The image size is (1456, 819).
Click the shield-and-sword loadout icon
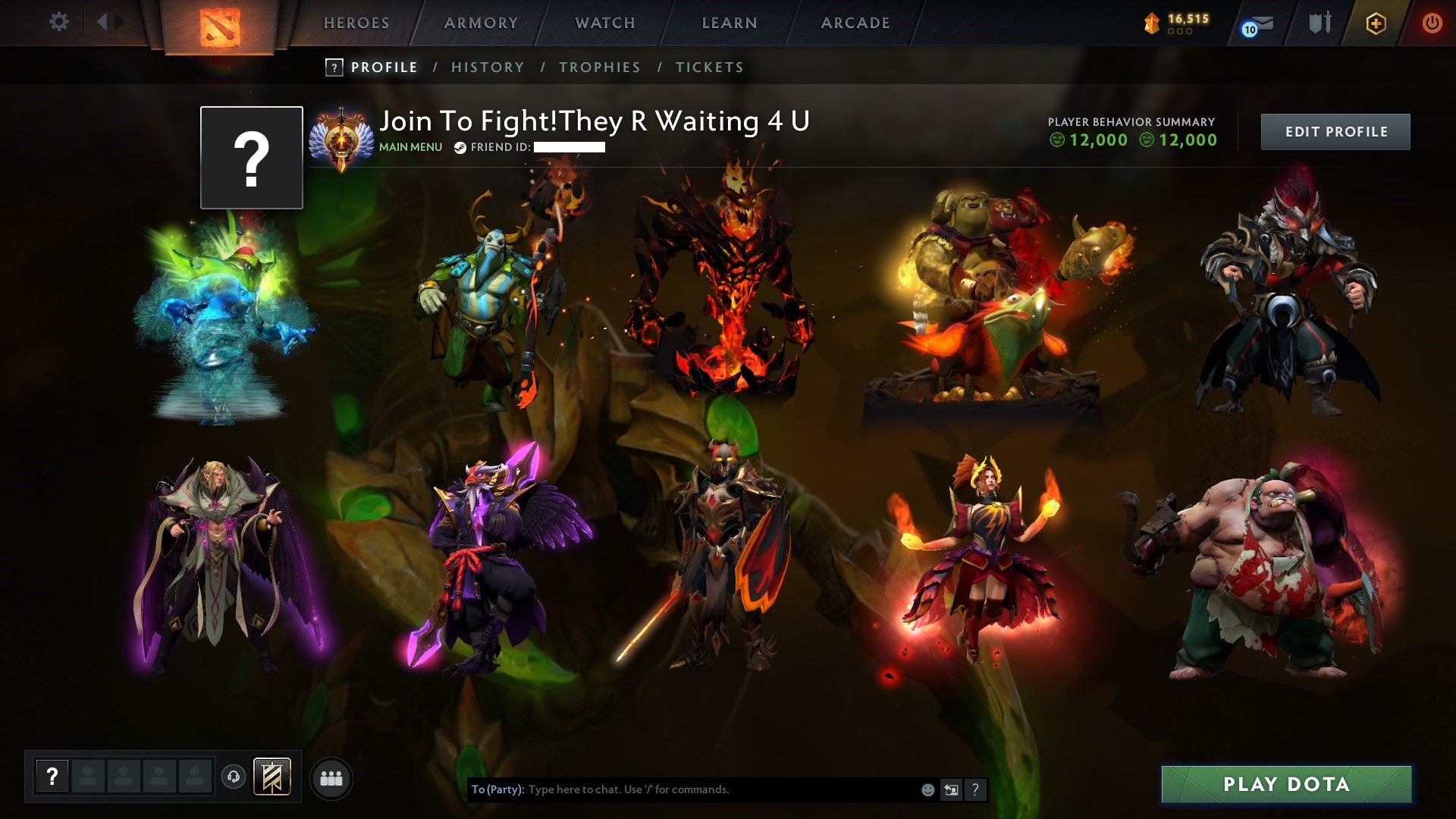(1319, 23)
